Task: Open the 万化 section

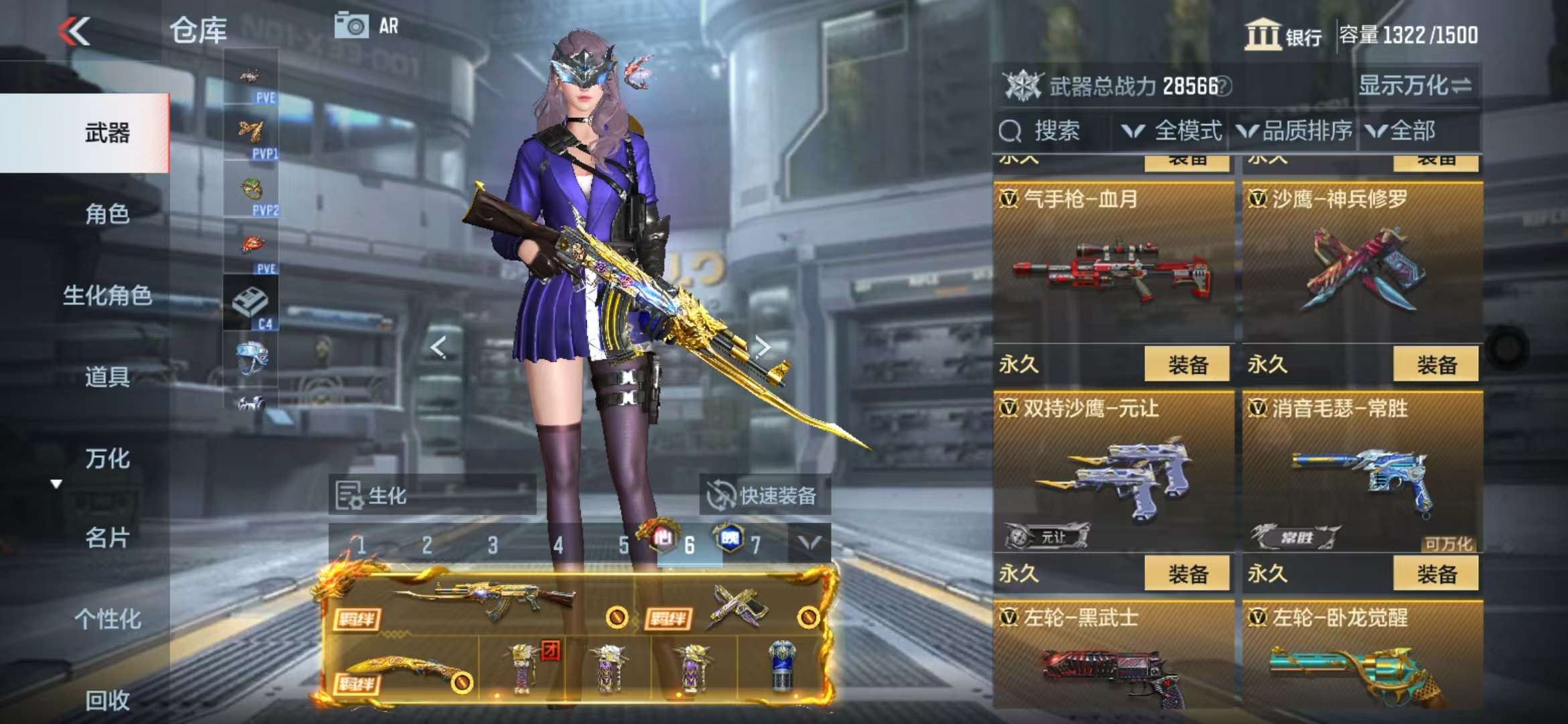Action: [x=107, y=459]
